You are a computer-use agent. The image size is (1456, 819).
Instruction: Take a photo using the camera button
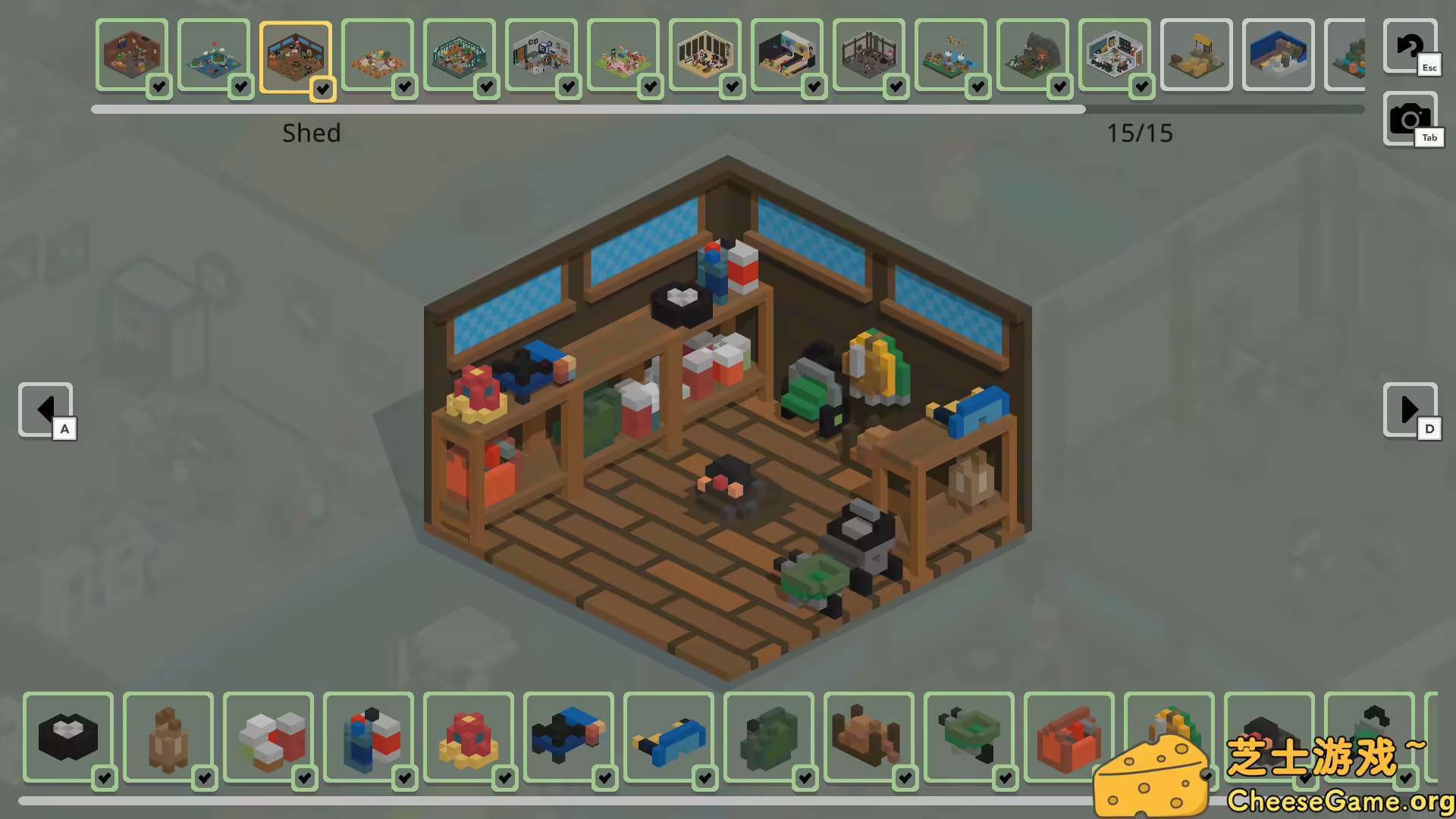point(1408,119)
